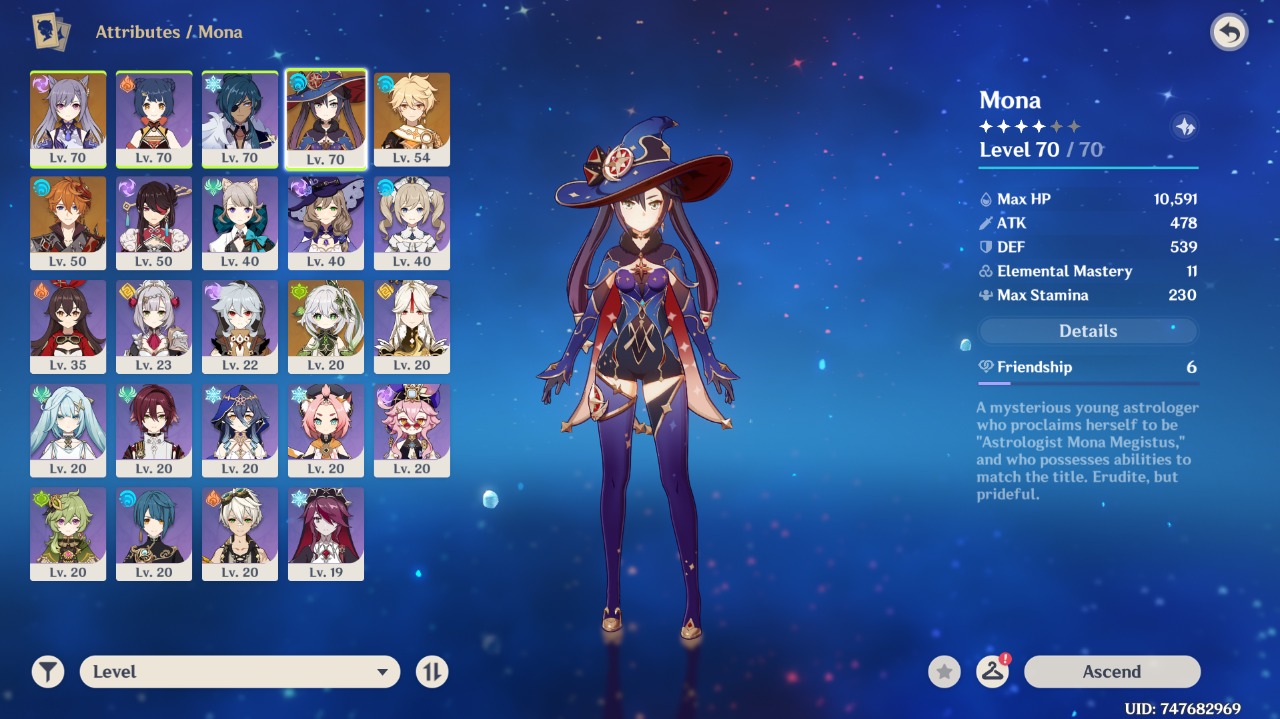Screen dimensions: 1280x719
Task: Open Mona's attribute Details
Action: 1087,331
